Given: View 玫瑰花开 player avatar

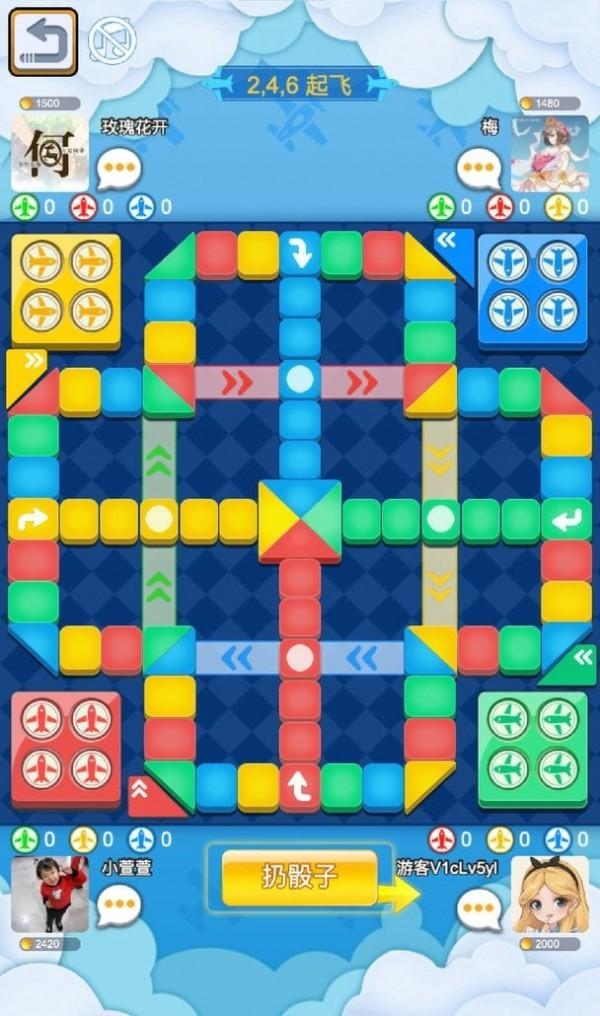Looking at the screenshot, I should 49,154.
